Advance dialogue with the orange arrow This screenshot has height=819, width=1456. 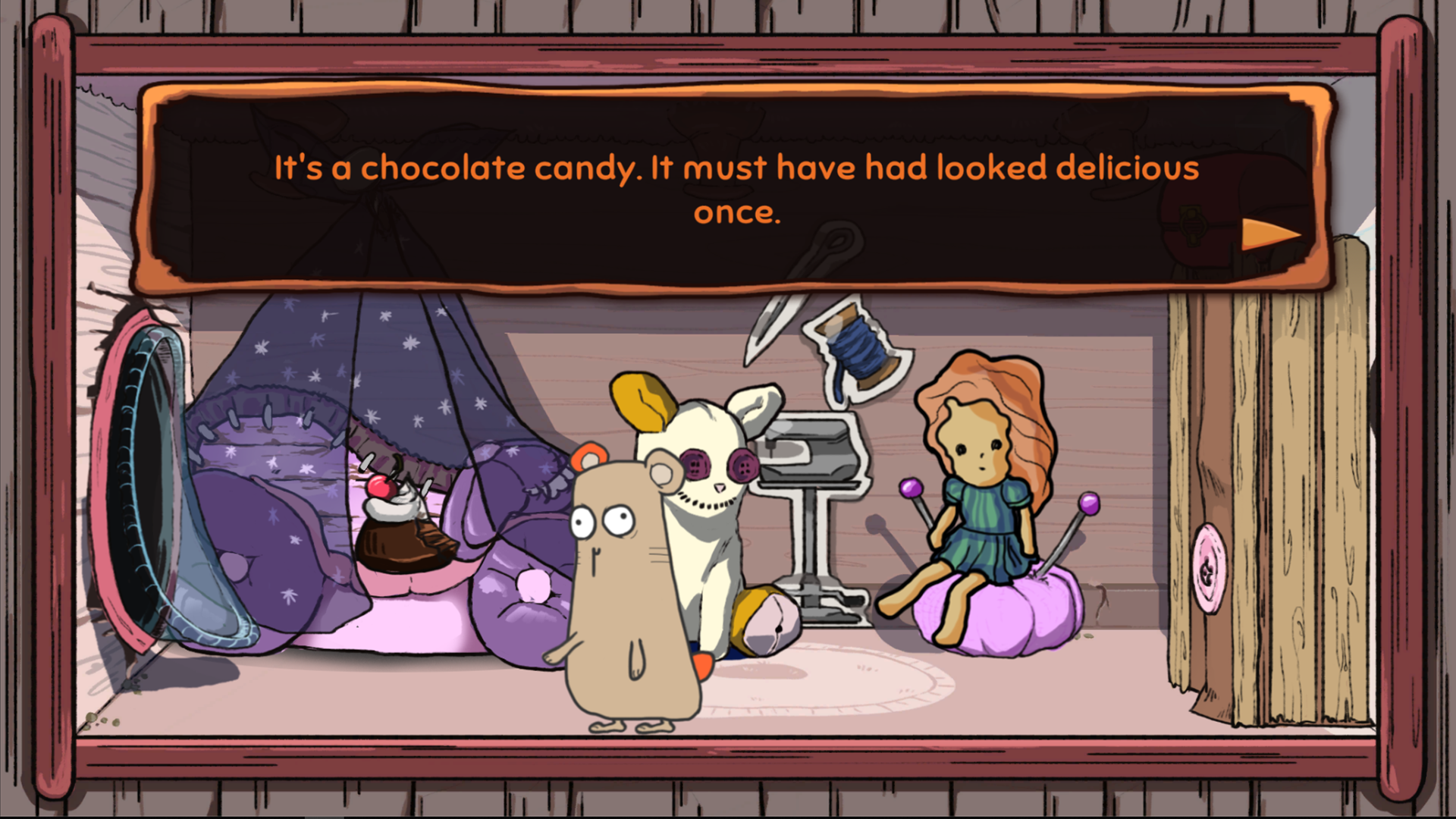[x=1269, y=234]
